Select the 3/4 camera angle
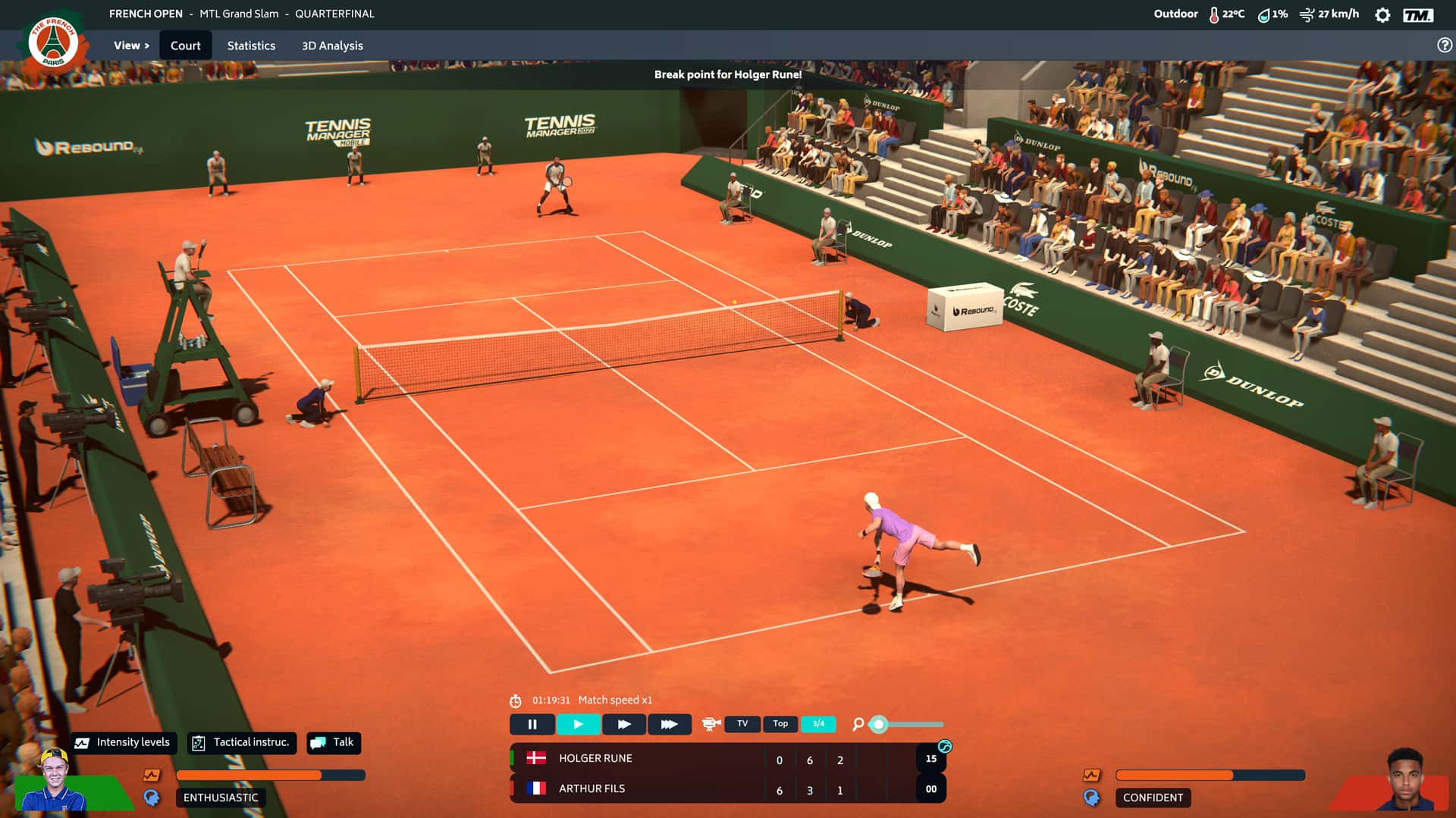 tap(818, 724)
